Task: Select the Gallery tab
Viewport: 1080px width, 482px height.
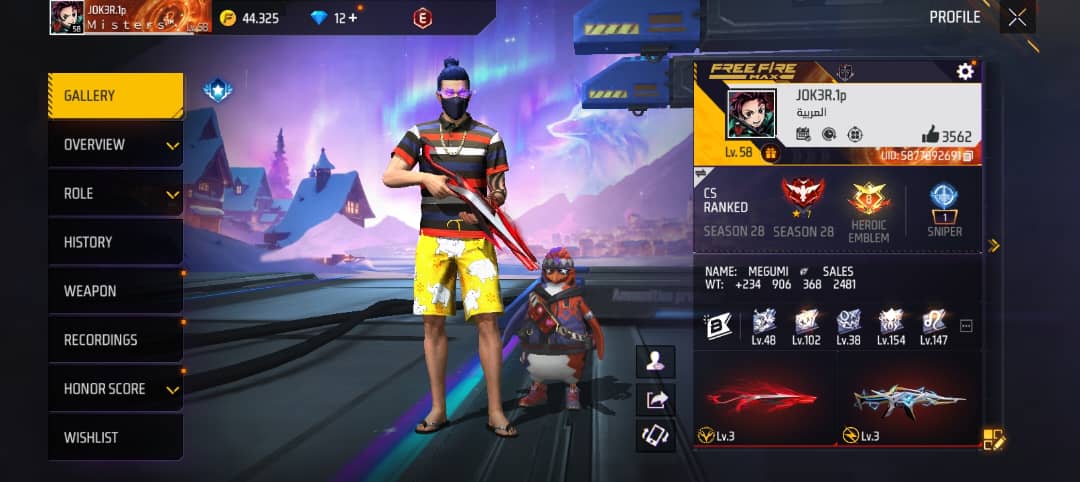Action: coord(115,96)
